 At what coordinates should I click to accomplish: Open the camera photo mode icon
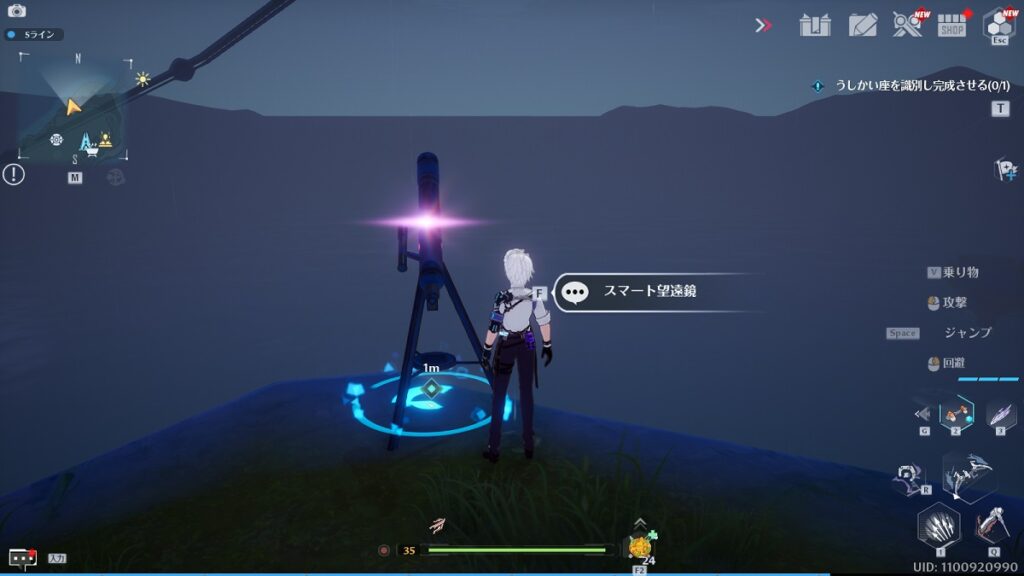16,11
